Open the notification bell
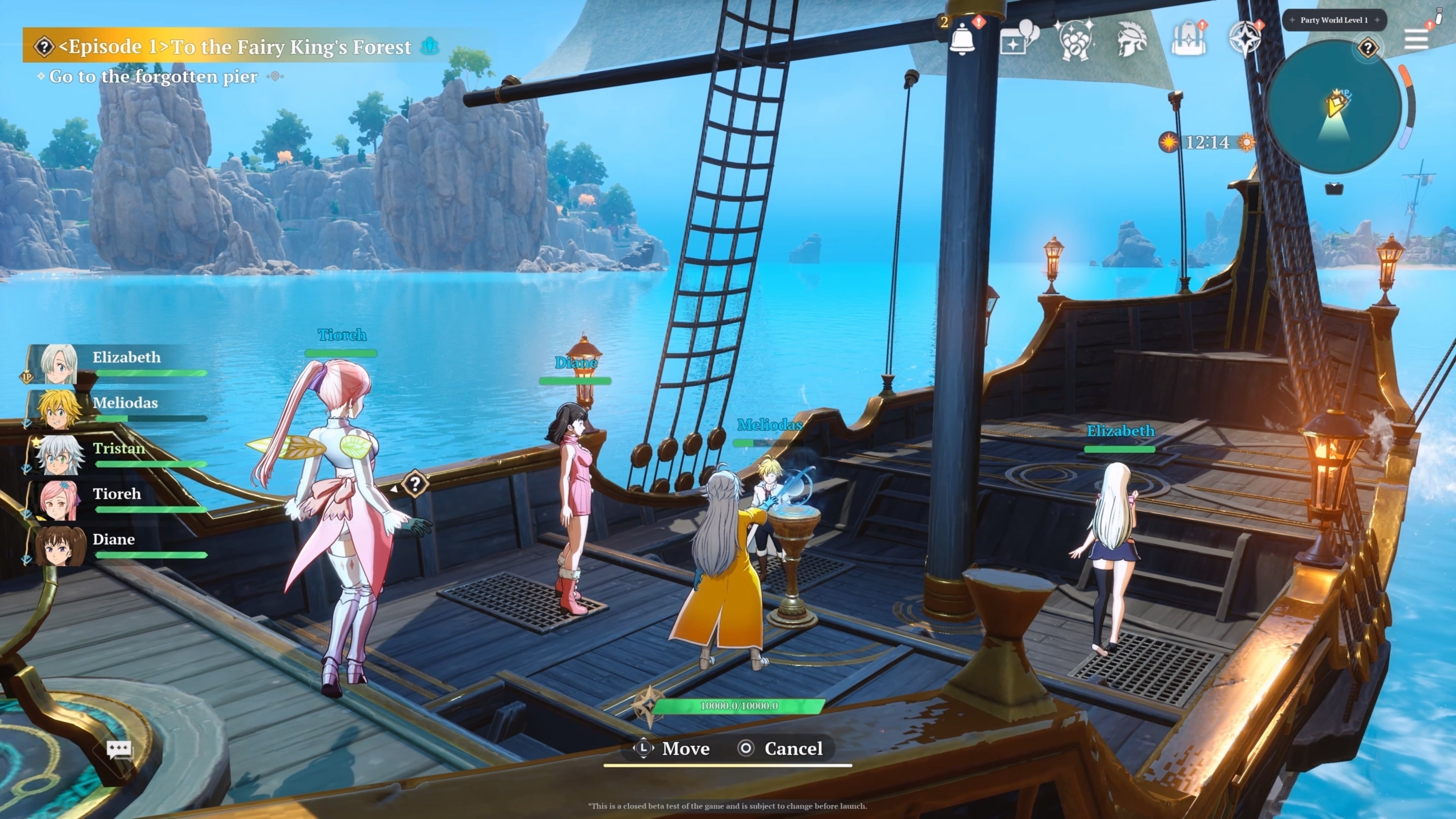This screenshot has height=819, width=1456. 962,38
